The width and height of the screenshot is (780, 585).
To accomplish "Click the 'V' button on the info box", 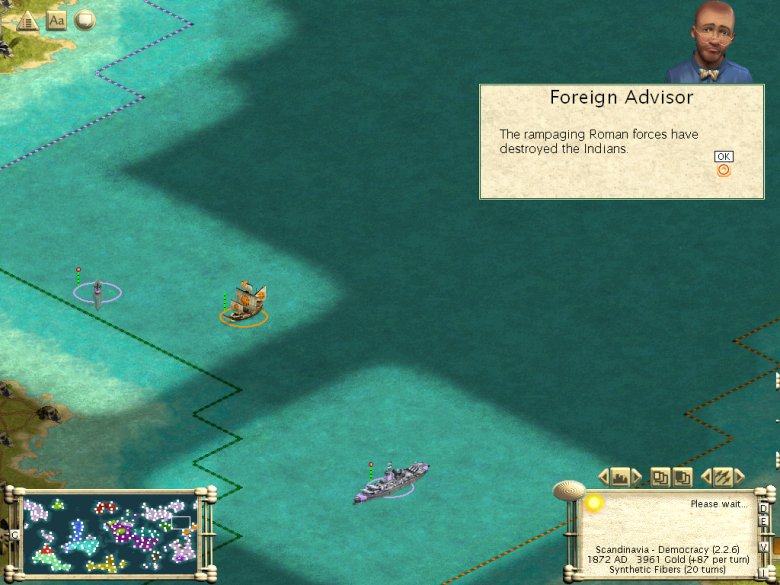I will 764,548.
